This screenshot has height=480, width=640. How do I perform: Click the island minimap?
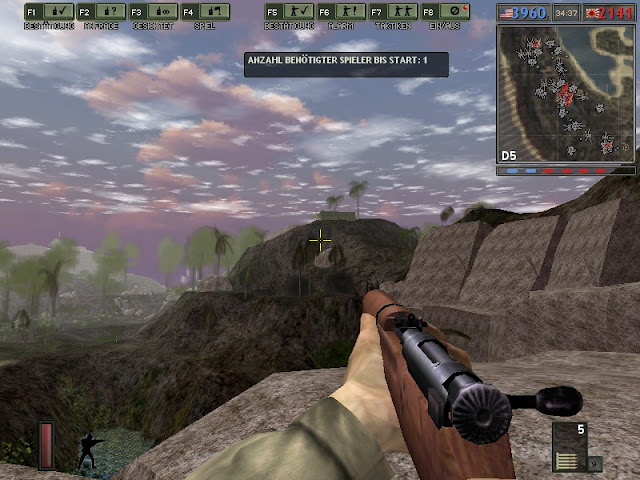pyautogui.click(x=565, y=92)
